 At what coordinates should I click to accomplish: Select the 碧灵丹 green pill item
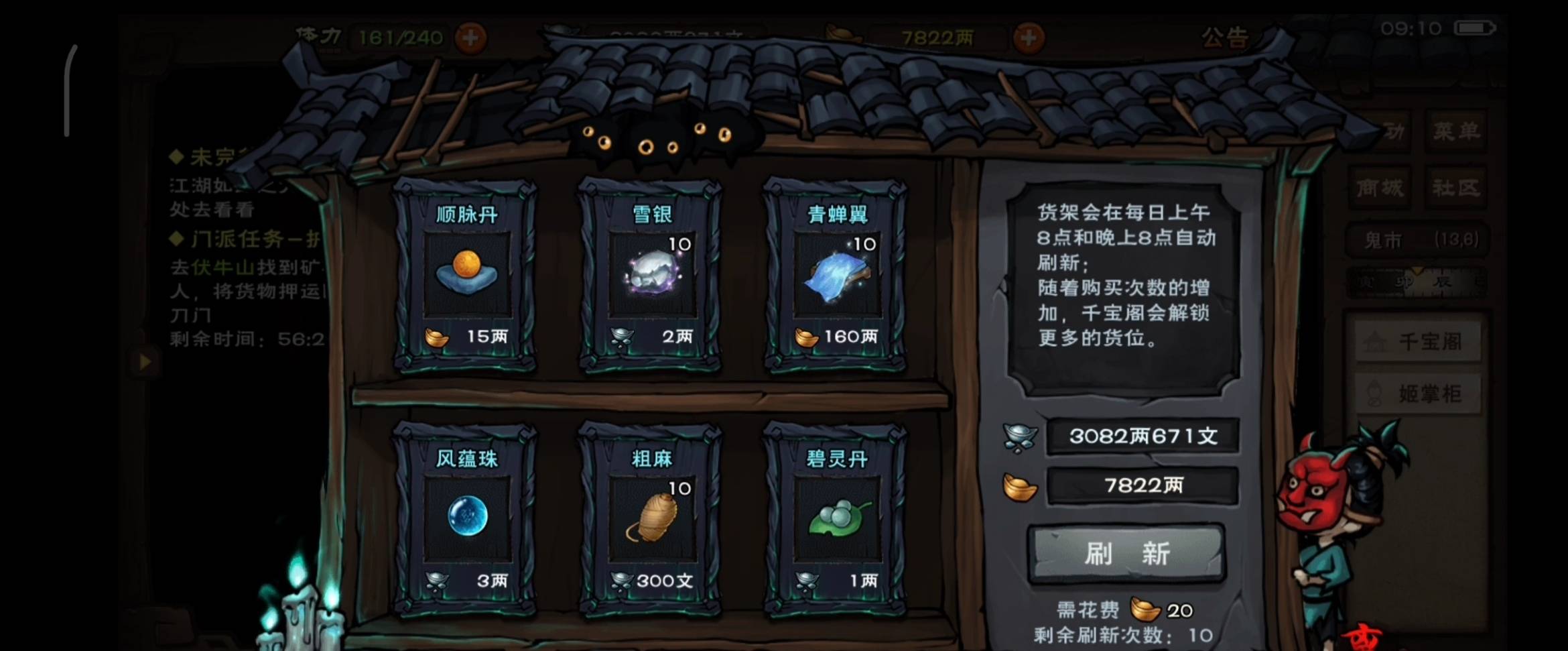pos(836,518)
